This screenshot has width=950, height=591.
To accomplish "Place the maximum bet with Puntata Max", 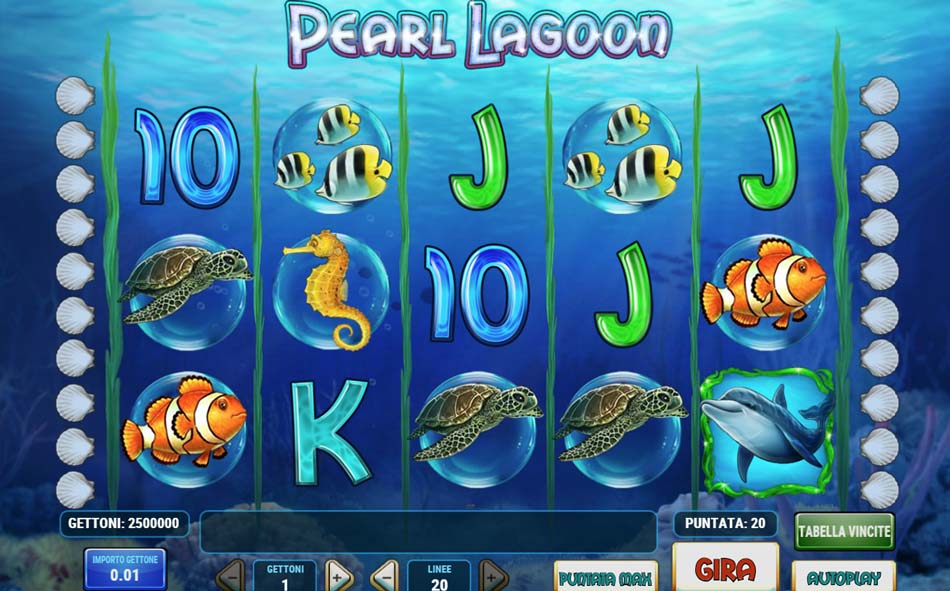I will point(606,577).
